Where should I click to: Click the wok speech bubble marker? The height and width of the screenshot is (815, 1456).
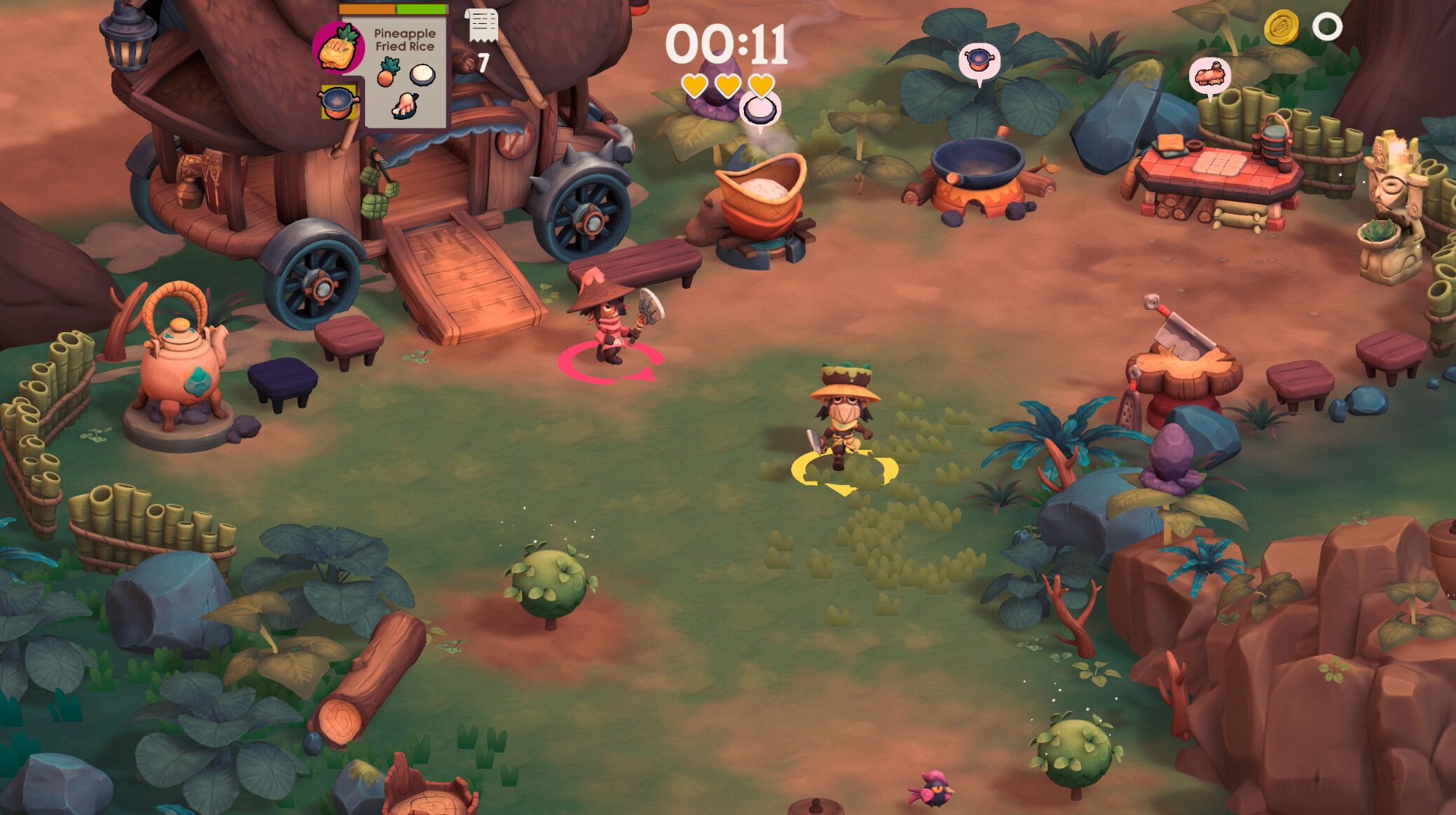click(979, 62)
